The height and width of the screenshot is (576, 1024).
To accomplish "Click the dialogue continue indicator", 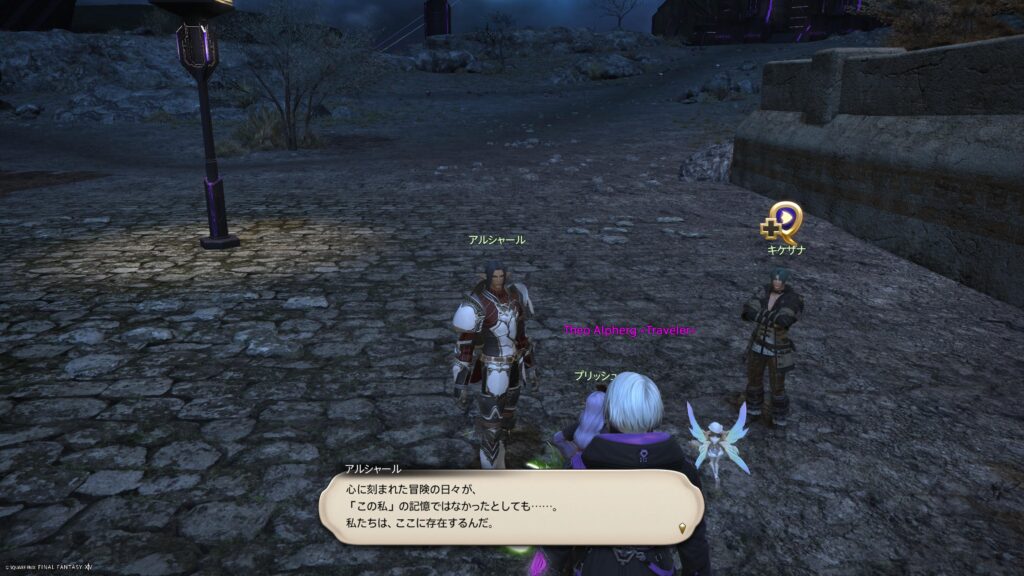I will (683, 527).
